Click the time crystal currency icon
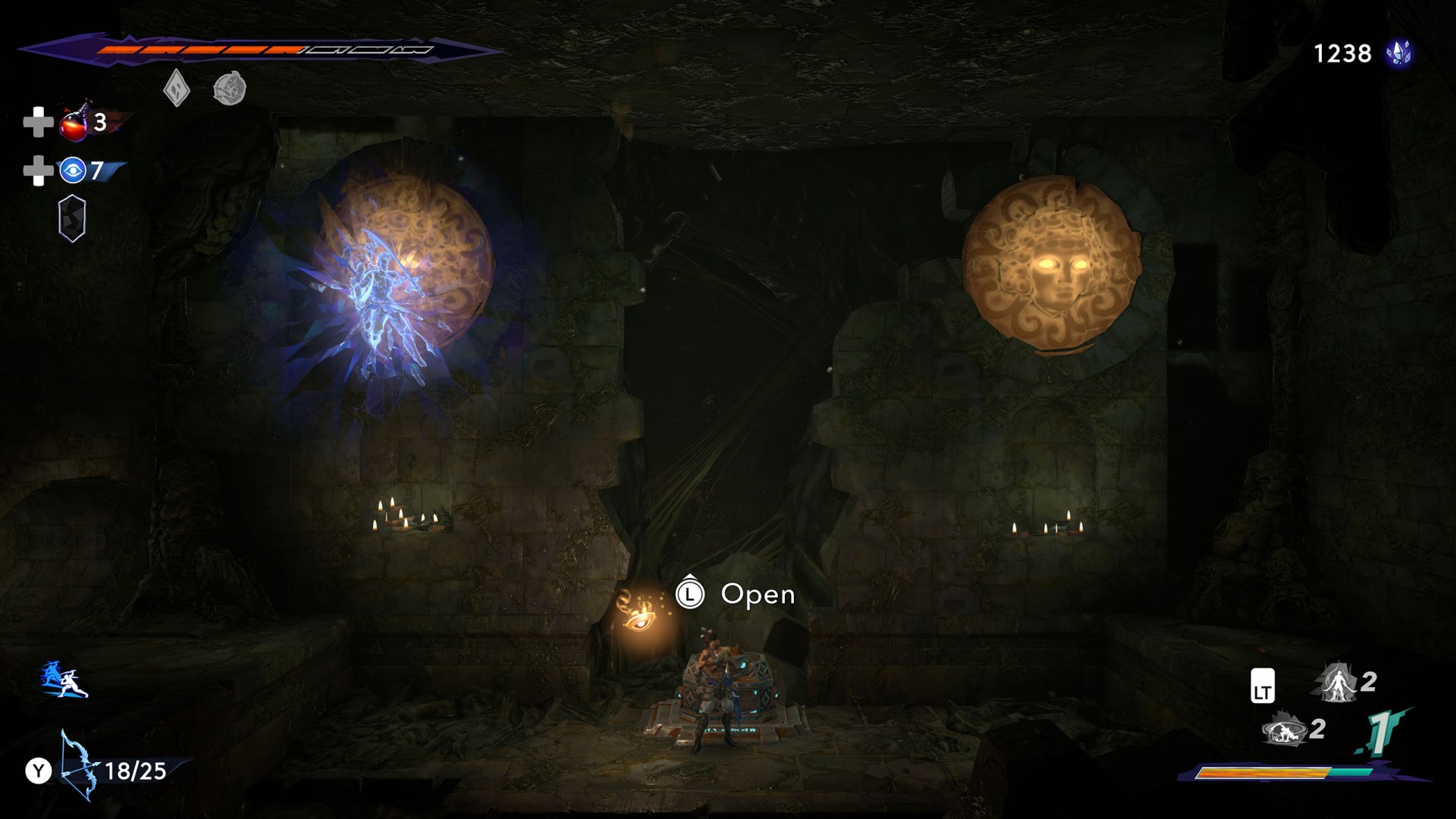The width and height of the screenshot is (1456, 819). [1398, 54]
